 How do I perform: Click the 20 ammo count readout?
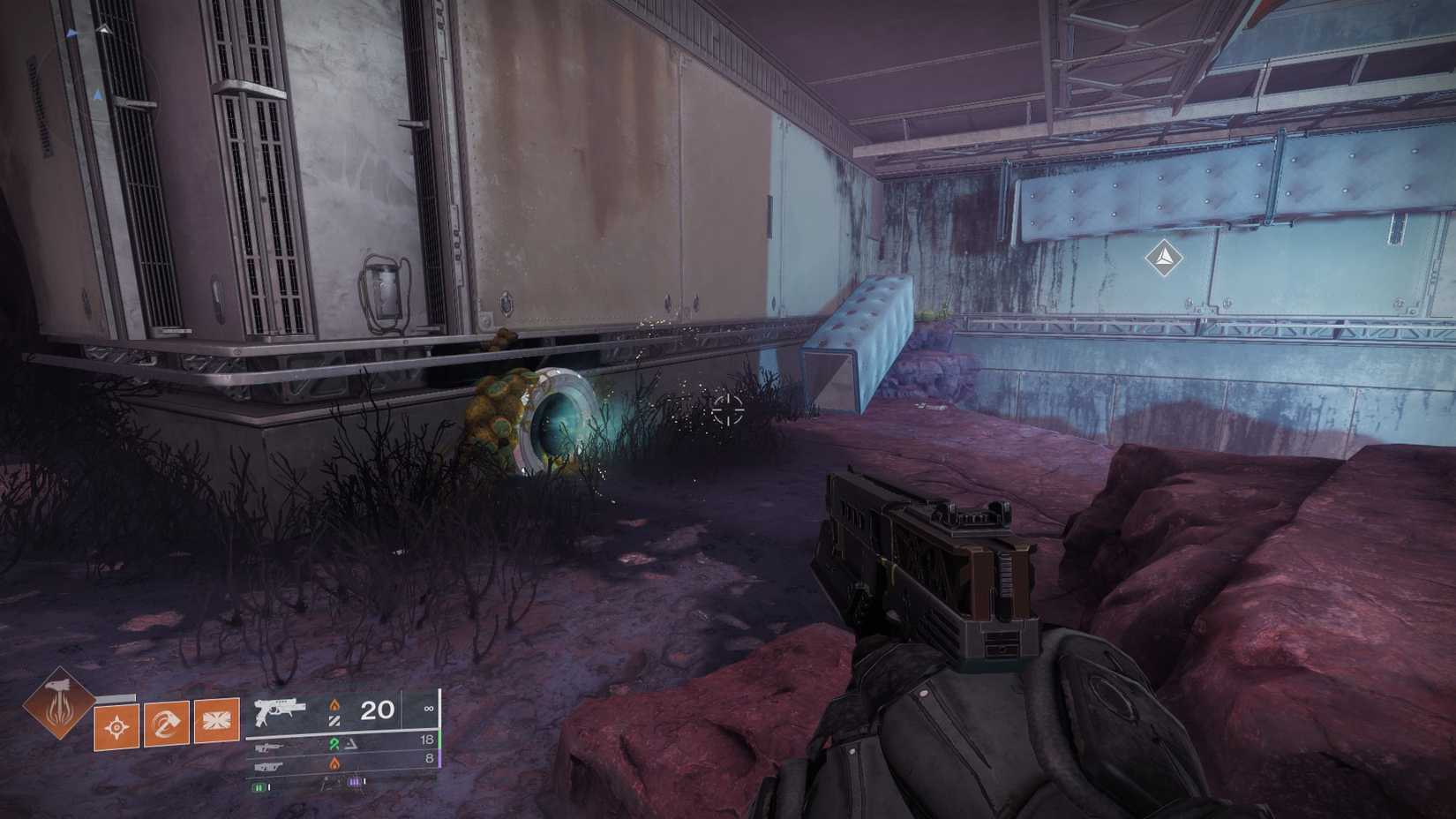[x=377, y=710]
